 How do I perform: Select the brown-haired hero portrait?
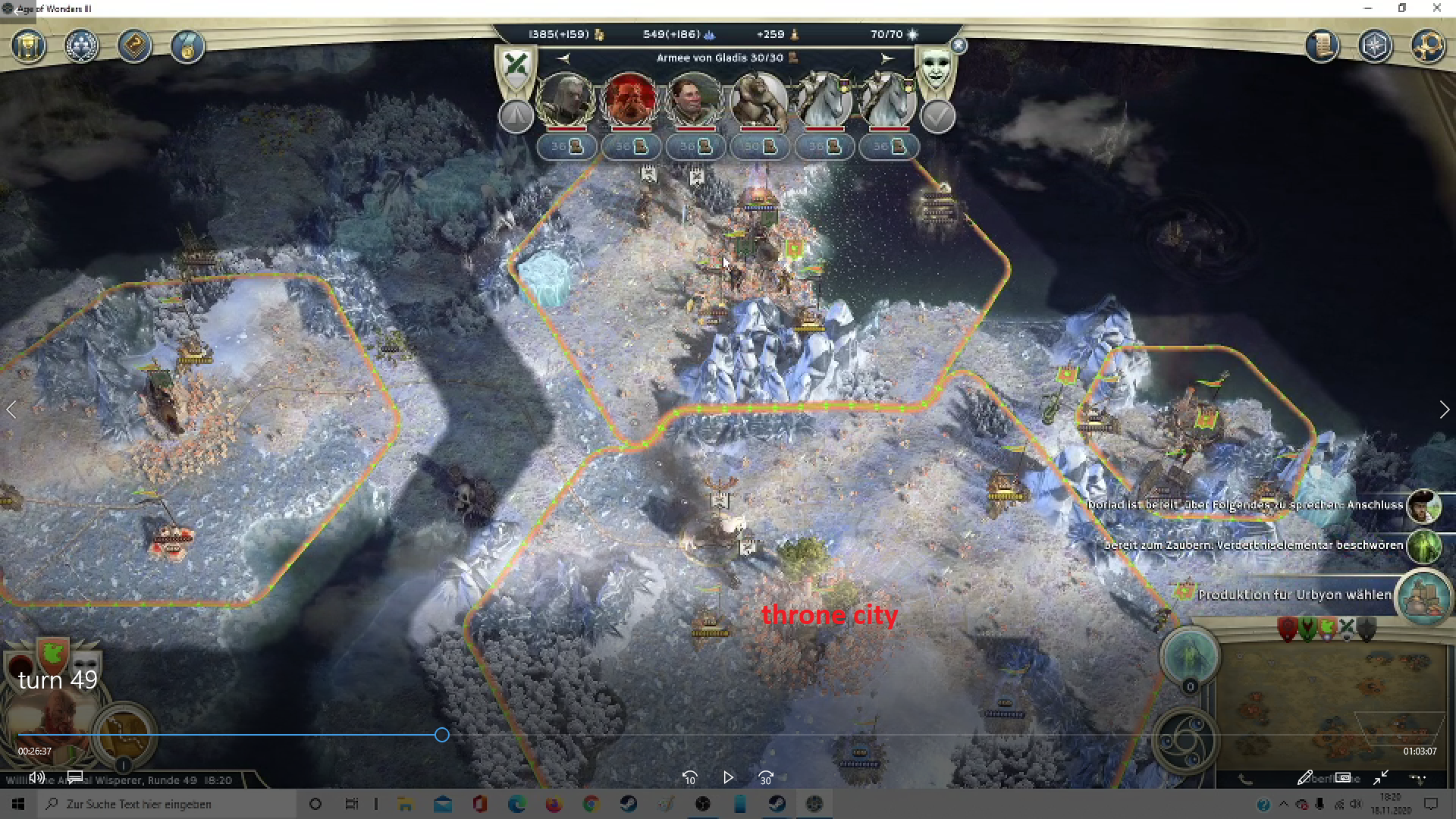pos(693,100)
